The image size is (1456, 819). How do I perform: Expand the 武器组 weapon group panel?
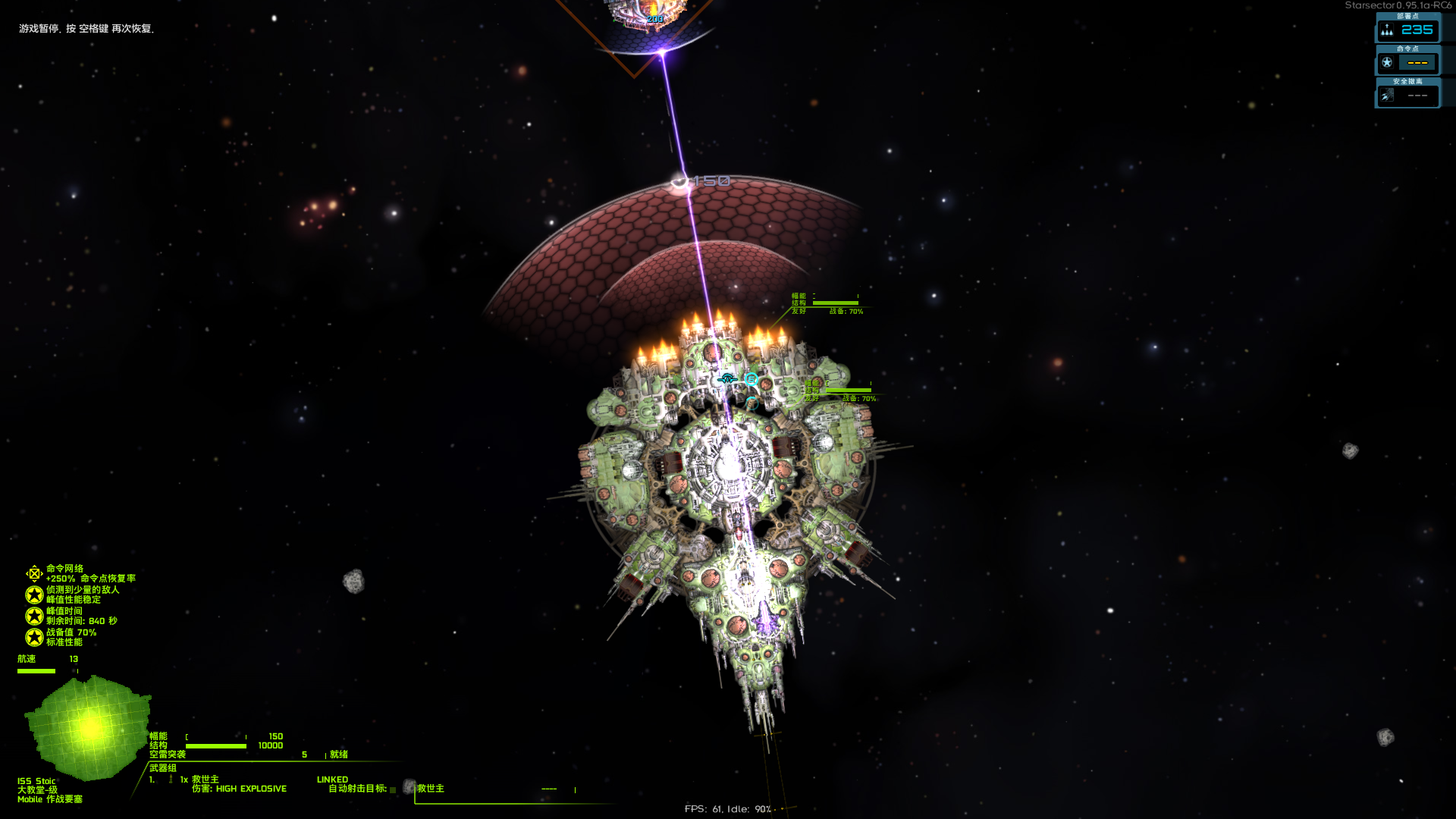pyautogui.click(x=163, y=766)
